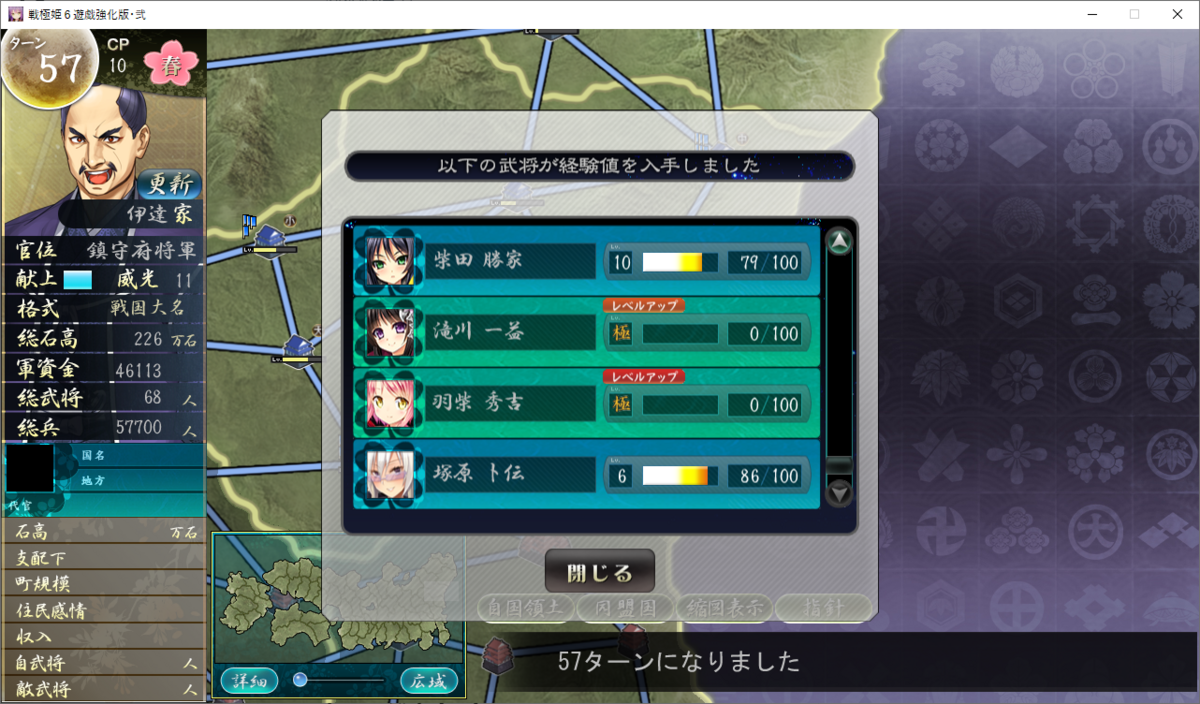Close the game window
This screenshot has height=704, width=1200.
(x=1176, y=14)
